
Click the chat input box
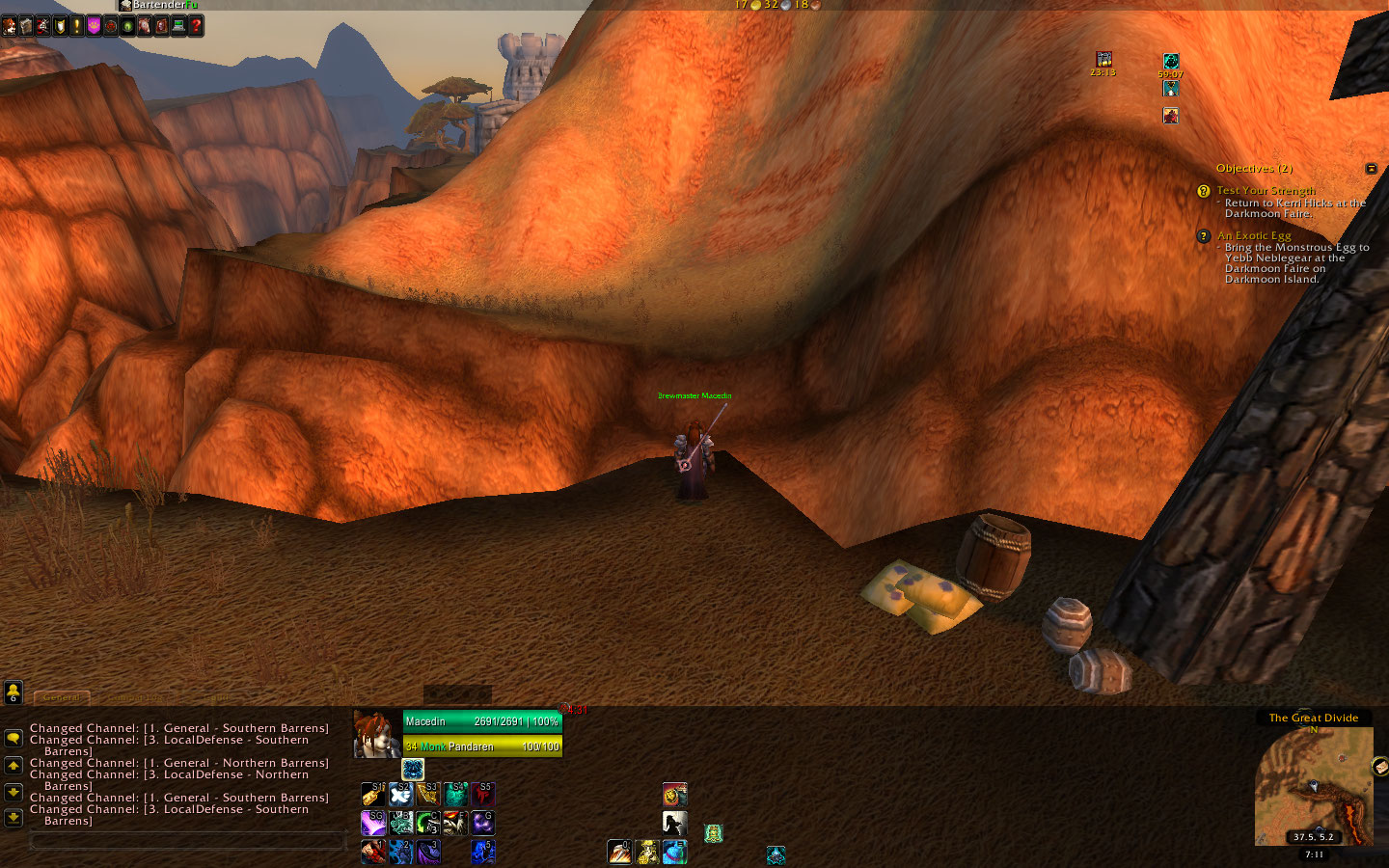[x=188, y=842]
